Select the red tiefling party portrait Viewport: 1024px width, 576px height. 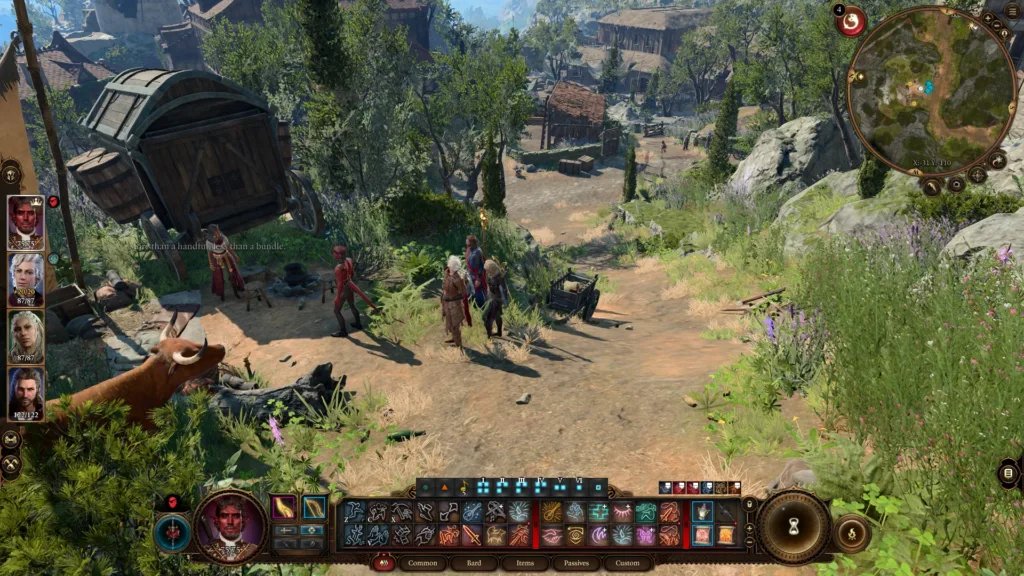[x=26, y=222]
